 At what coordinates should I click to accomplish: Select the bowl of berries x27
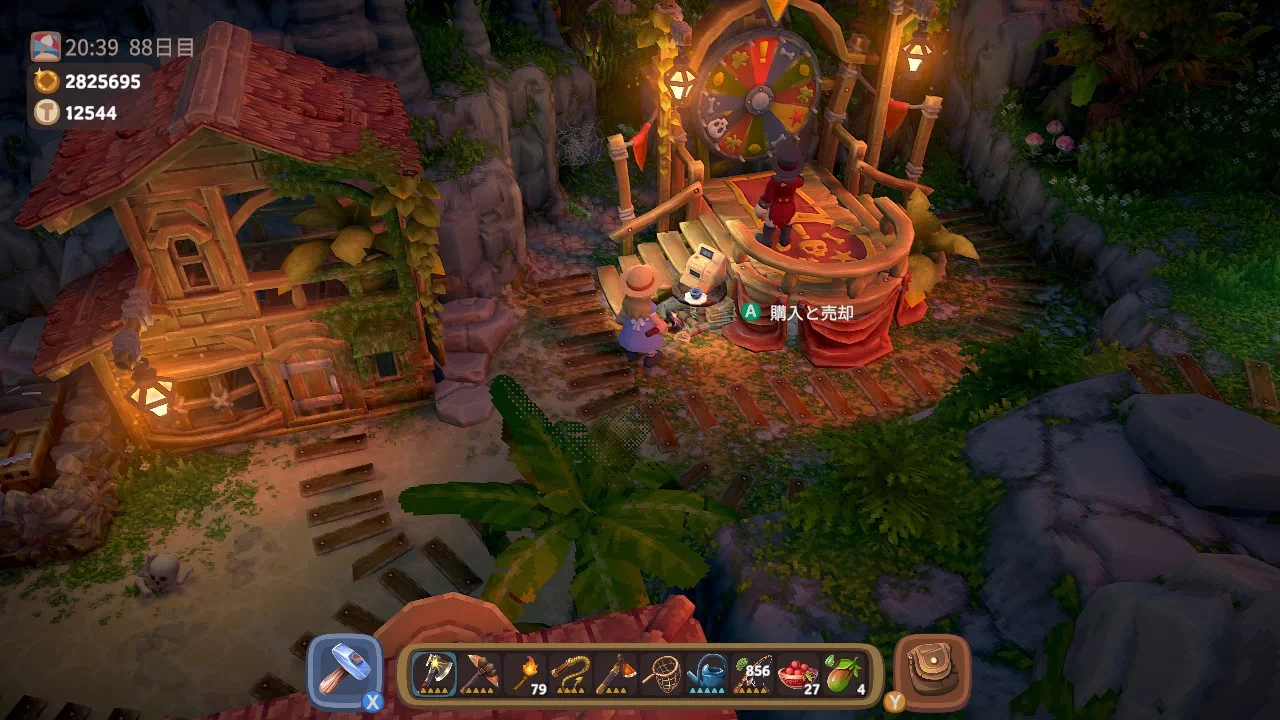click(x=798, y=668)
